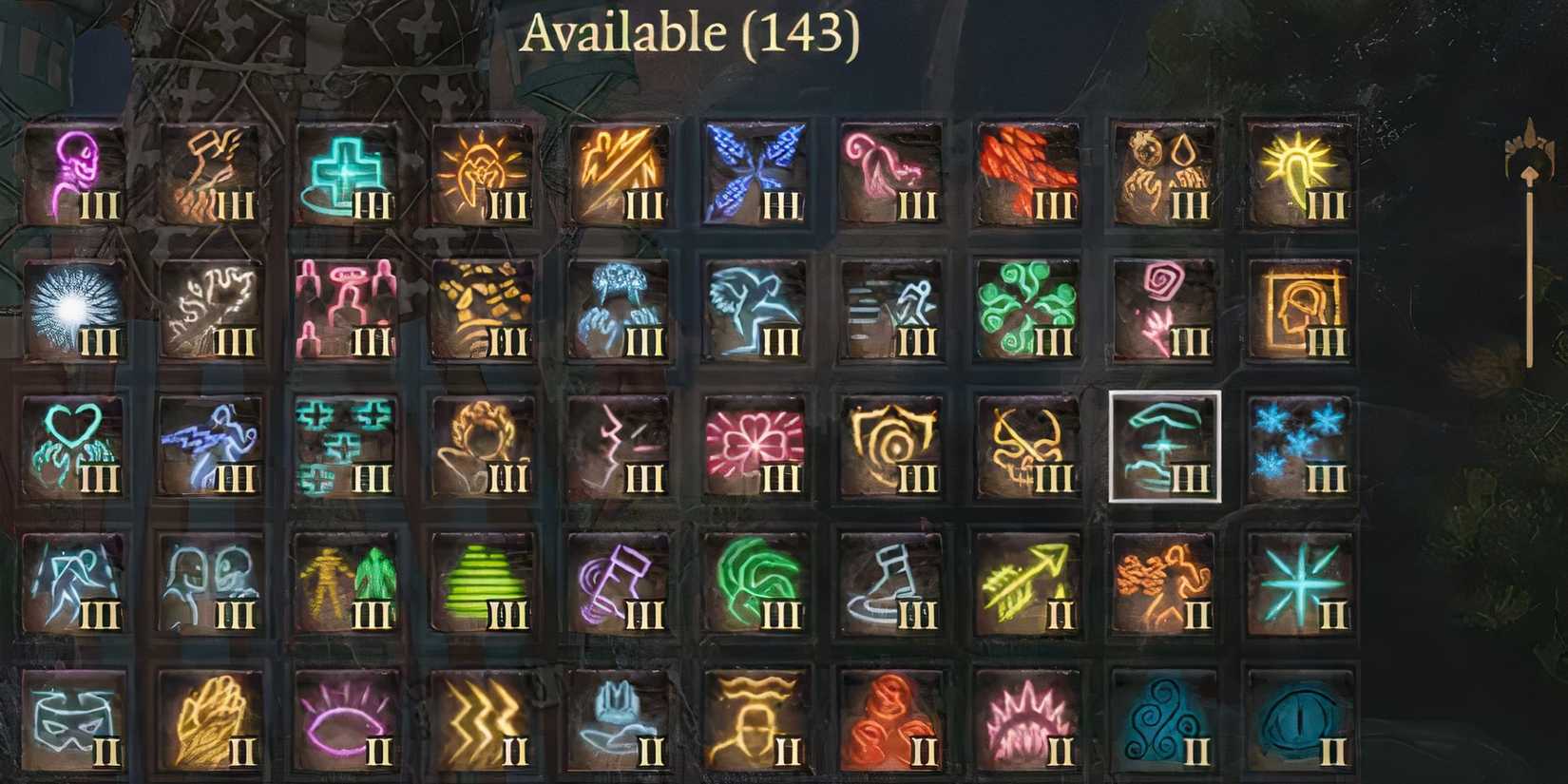Select the heart held in hands spell
Viewport: 1568px width, 784px height.
(x=71, y=447)
